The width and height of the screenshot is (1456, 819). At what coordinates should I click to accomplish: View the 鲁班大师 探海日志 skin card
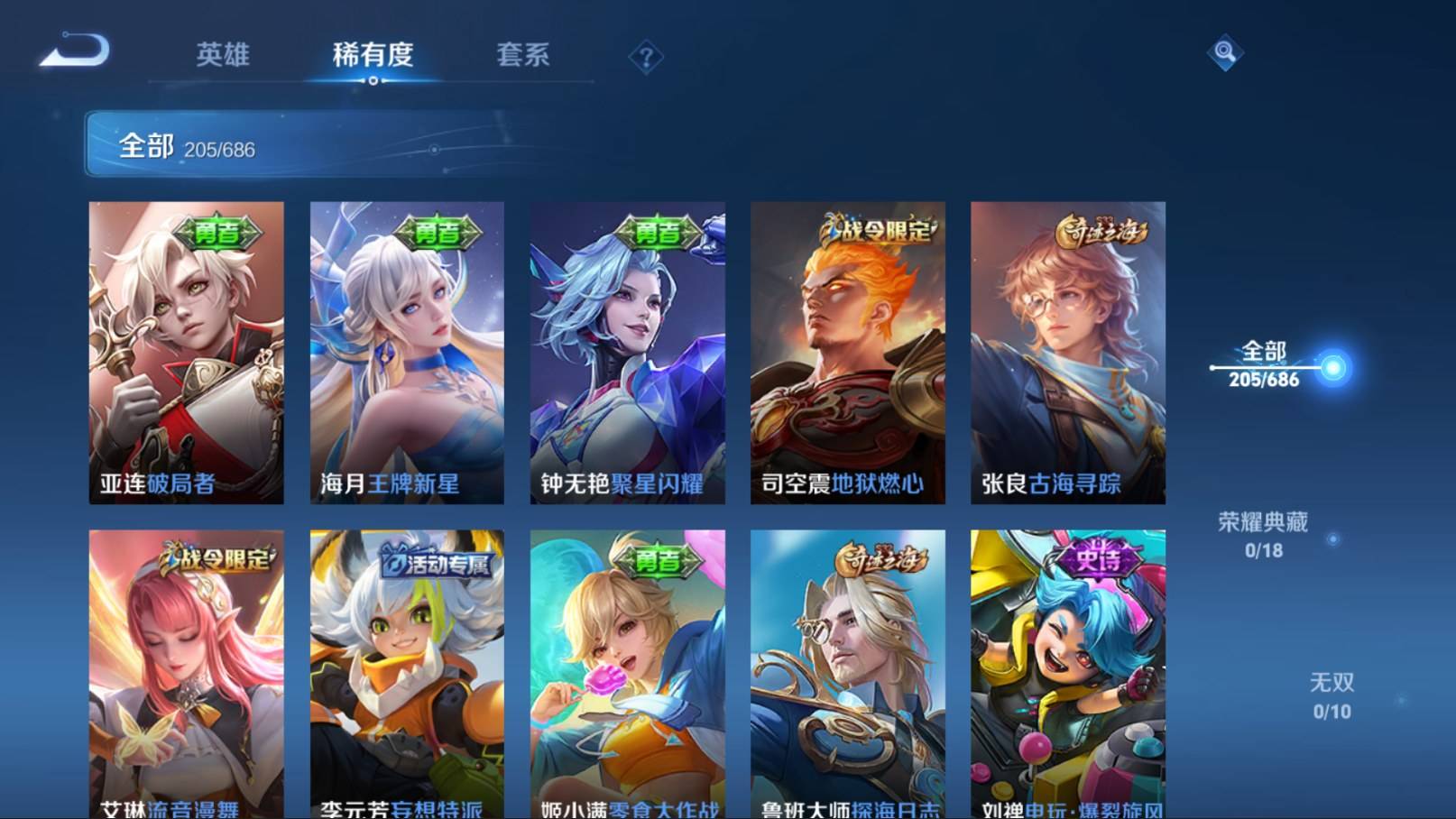847,674
